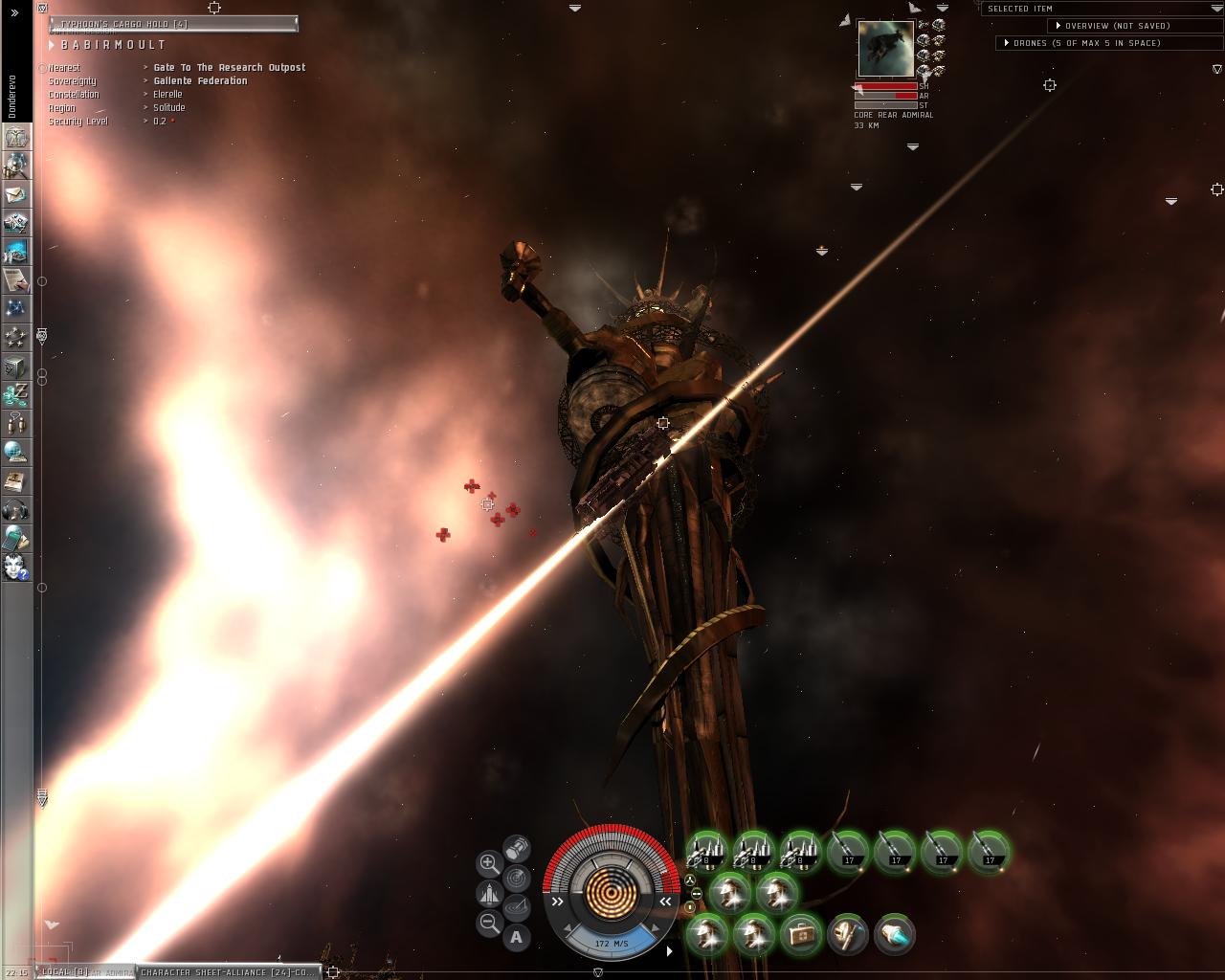1225x980 pixels.
Task: Expand the sidebar with the double arrow
Action: pos(14,12)
